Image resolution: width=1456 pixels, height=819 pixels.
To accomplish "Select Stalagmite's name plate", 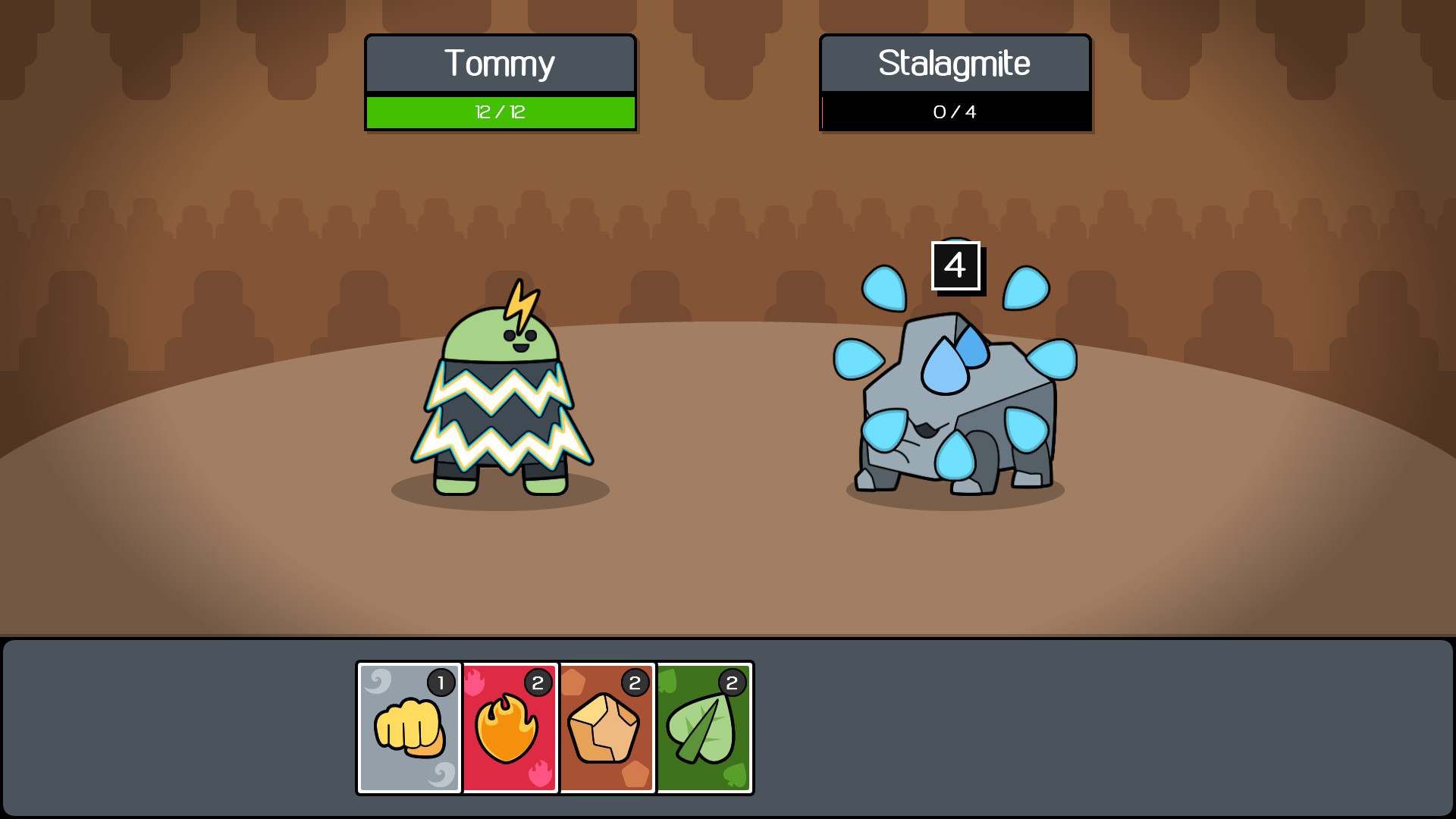I will point(954,64).
